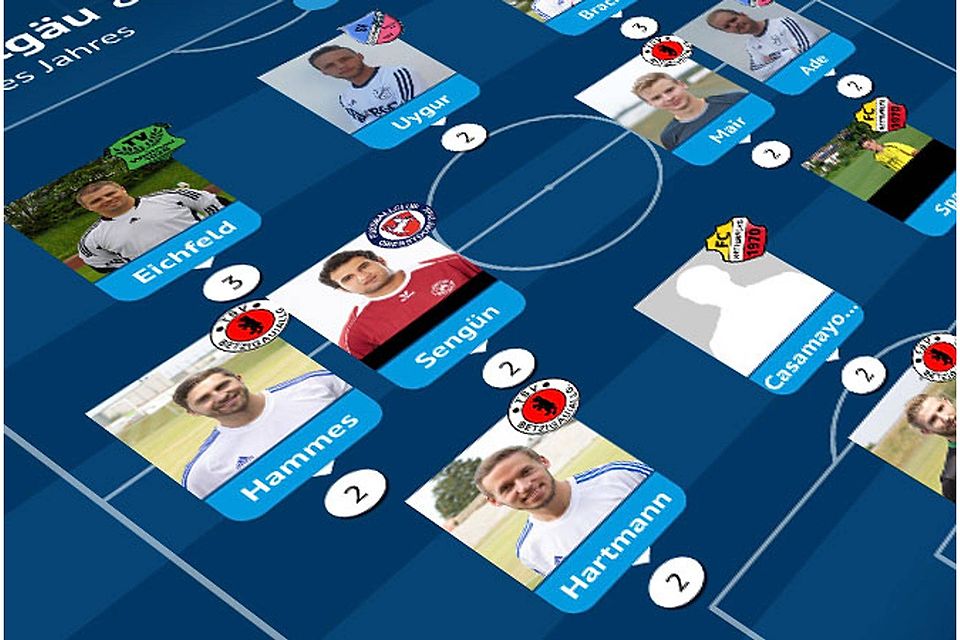Select the number 2 badge below Hartmann
The width and height of the screenshot is (960, 640).
click(x=676, y=582)
